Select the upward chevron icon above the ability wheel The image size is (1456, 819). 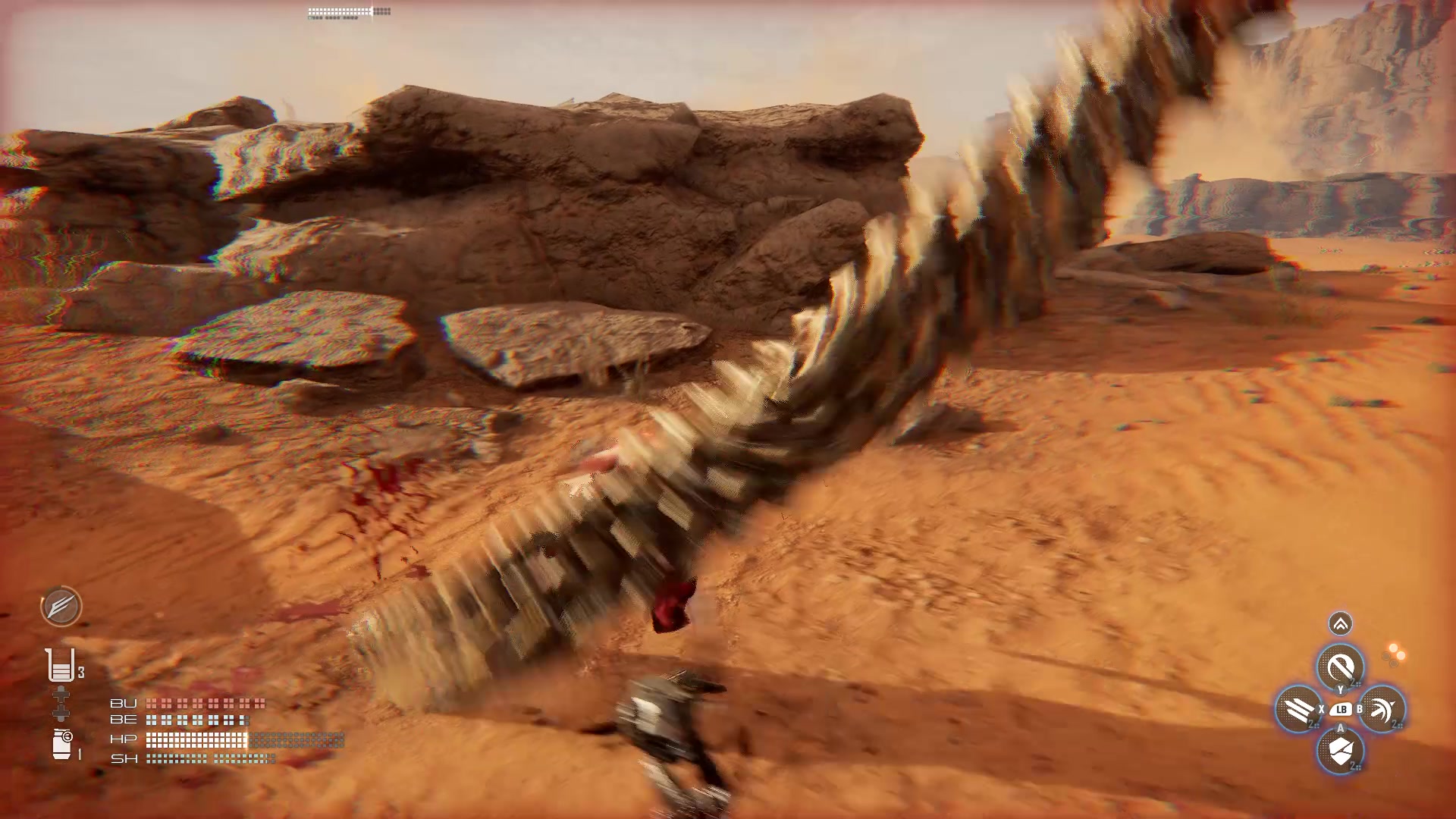1340,623
